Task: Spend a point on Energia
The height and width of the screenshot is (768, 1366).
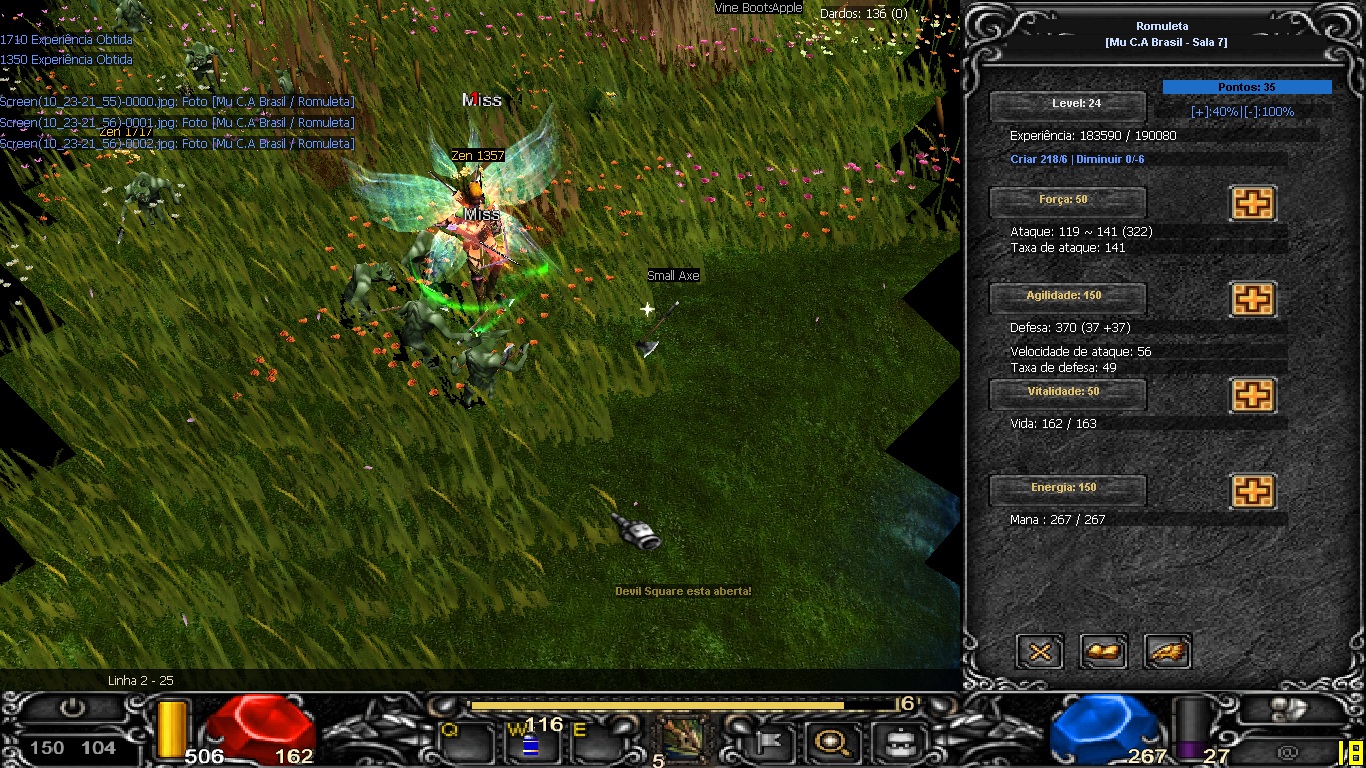Action: (x=1252, y=491)
